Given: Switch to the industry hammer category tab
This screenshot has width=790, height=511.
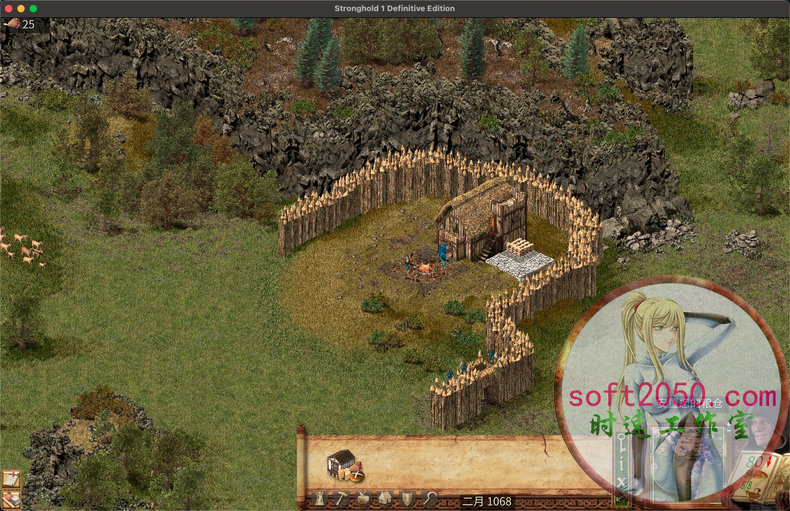Looking at the screenshot, I should click(x=342, y=499).
